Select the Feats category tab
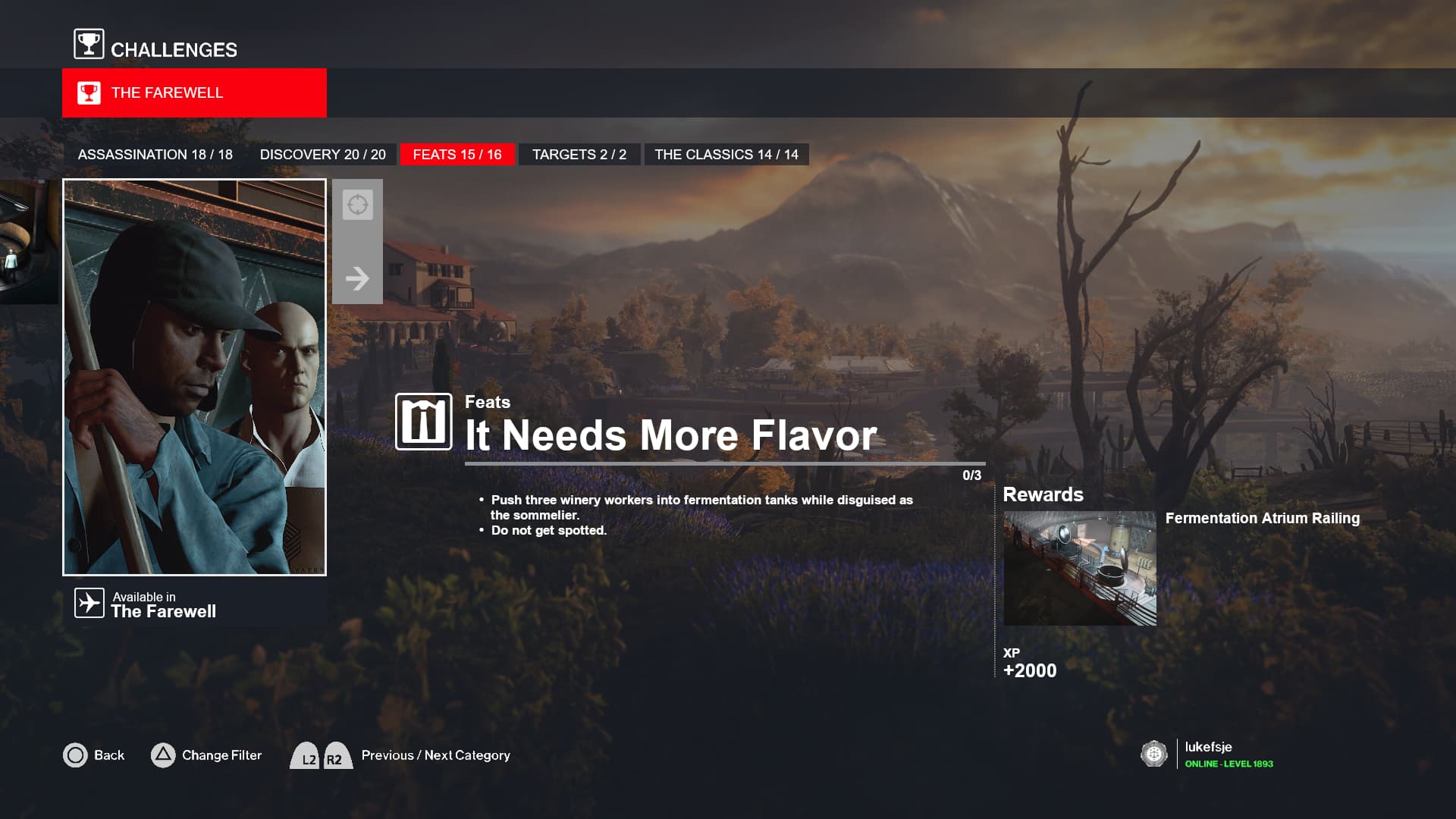This screenshot has height=819, width=1456. (457, 155)
